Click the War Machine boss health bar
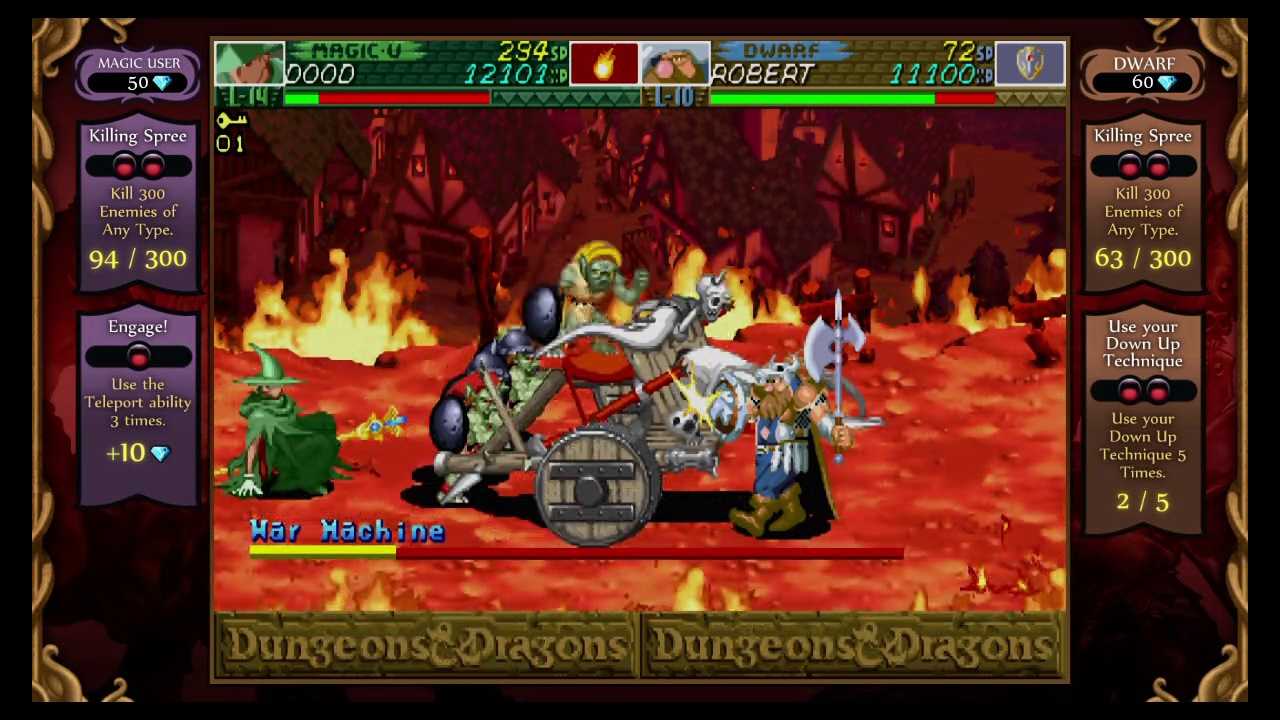Viewport: 1280px width, 720px height. pos(575,553)
